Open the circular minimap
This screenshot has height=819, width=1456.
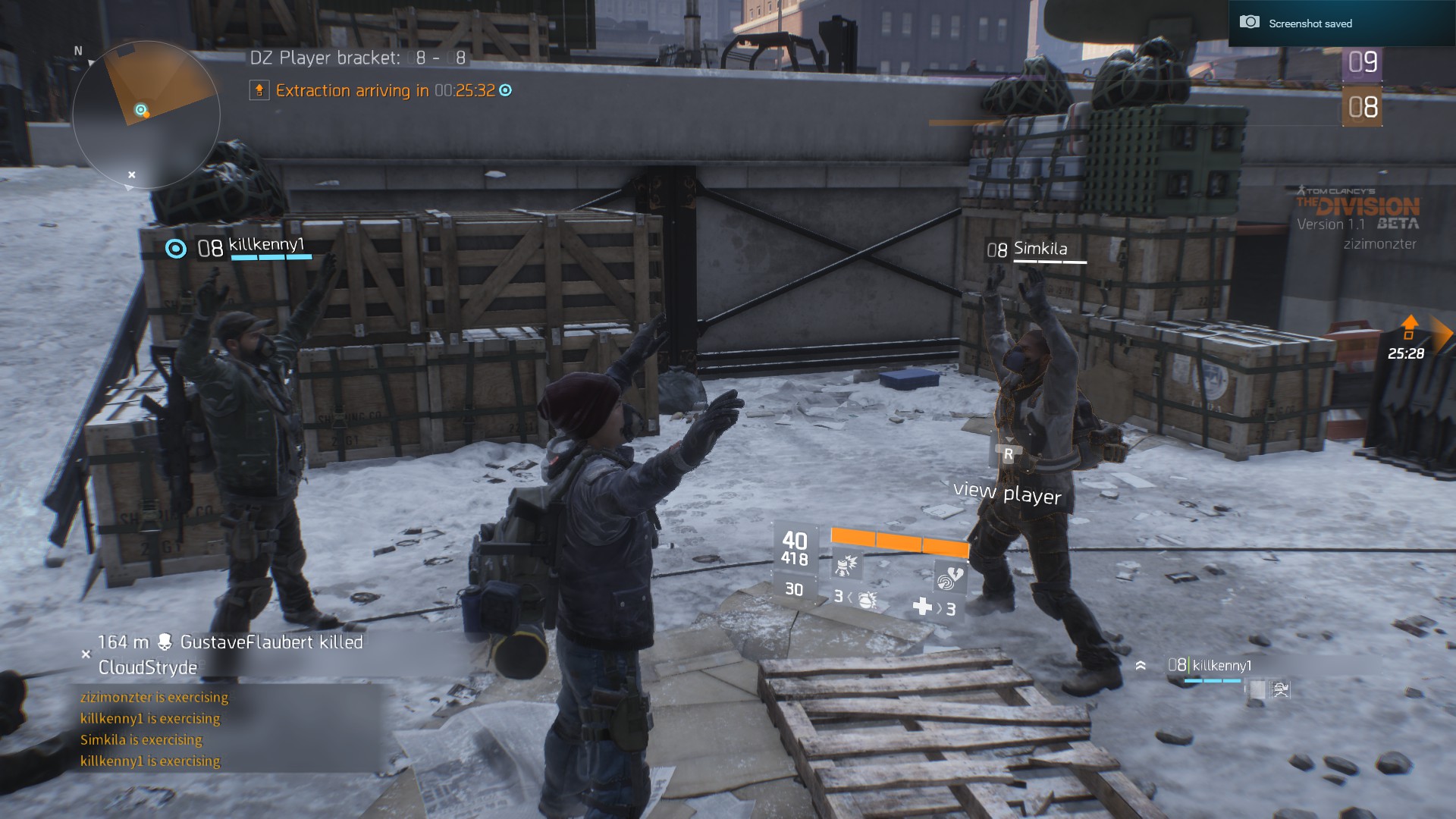tap(146, 115)
